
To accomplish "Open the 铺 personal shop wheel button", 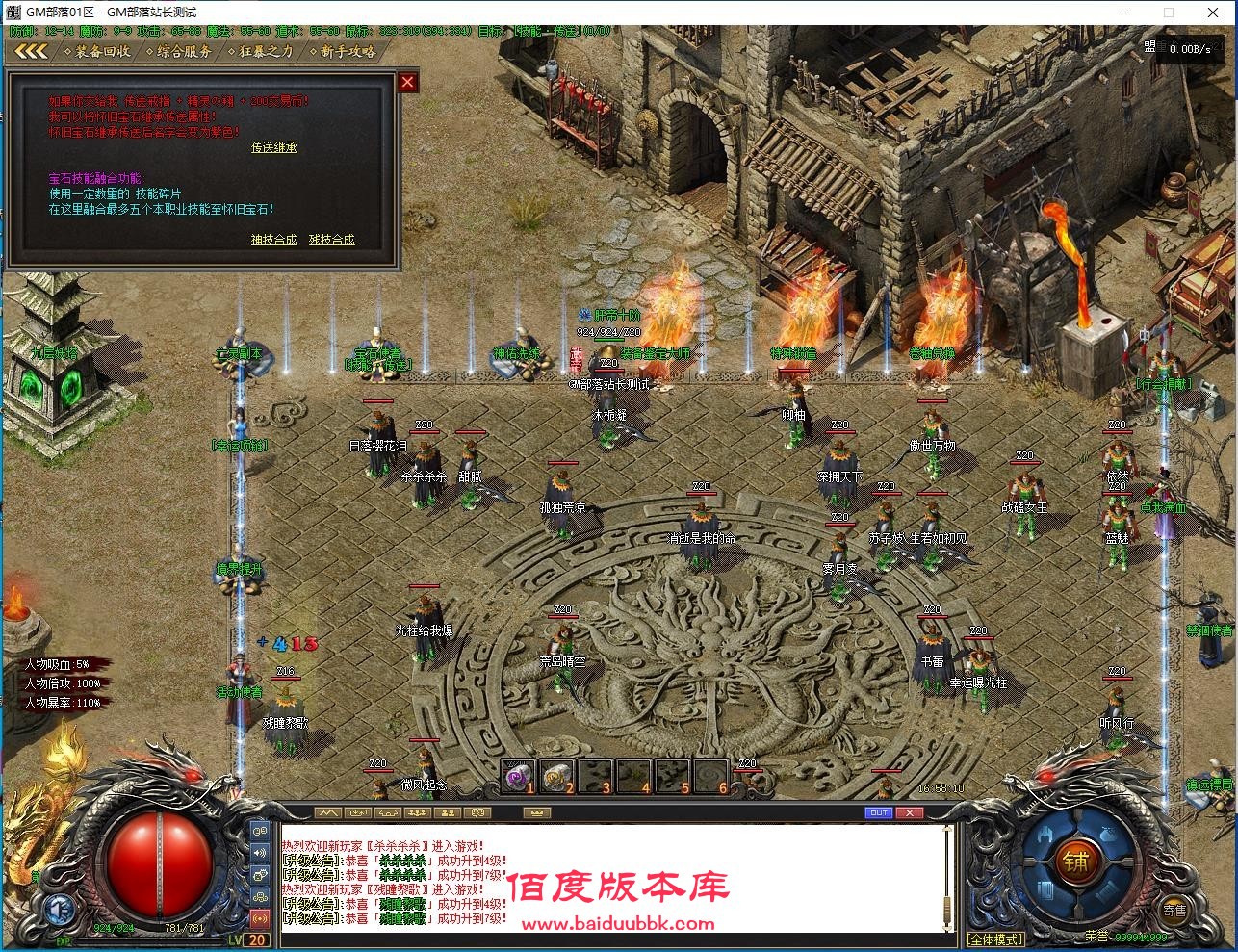I will click(x=1076, y=862).
